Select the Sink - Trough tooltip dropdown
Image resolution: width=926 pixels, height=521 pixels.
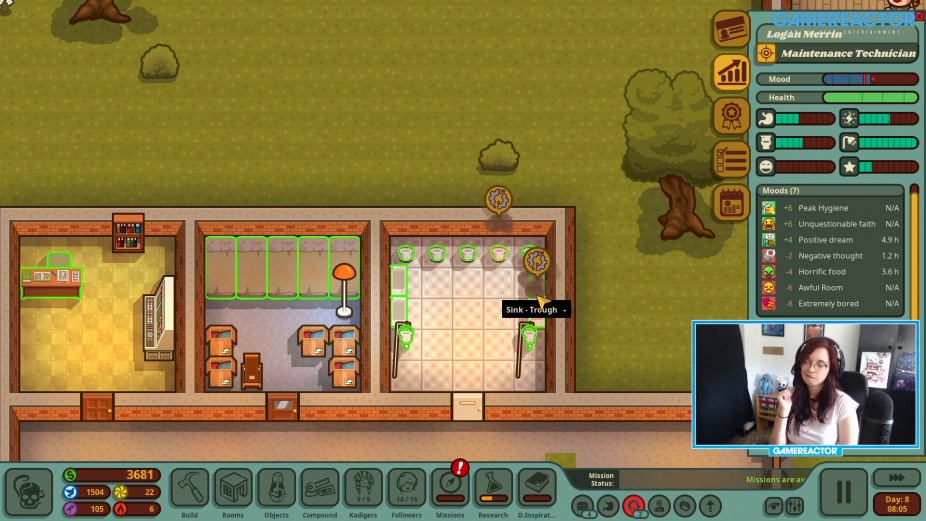[x=565, y=310]
